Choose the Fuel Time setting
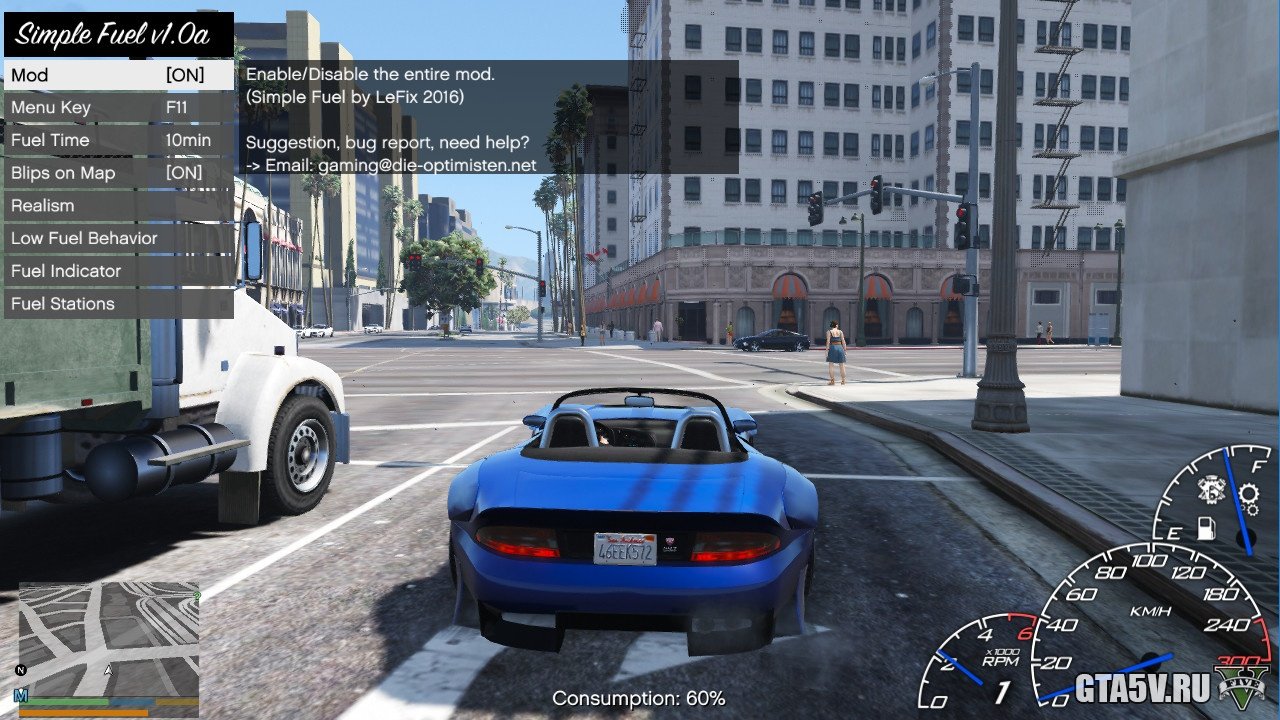This screenshot has width=1280, height=720. [x=118, y=141]
